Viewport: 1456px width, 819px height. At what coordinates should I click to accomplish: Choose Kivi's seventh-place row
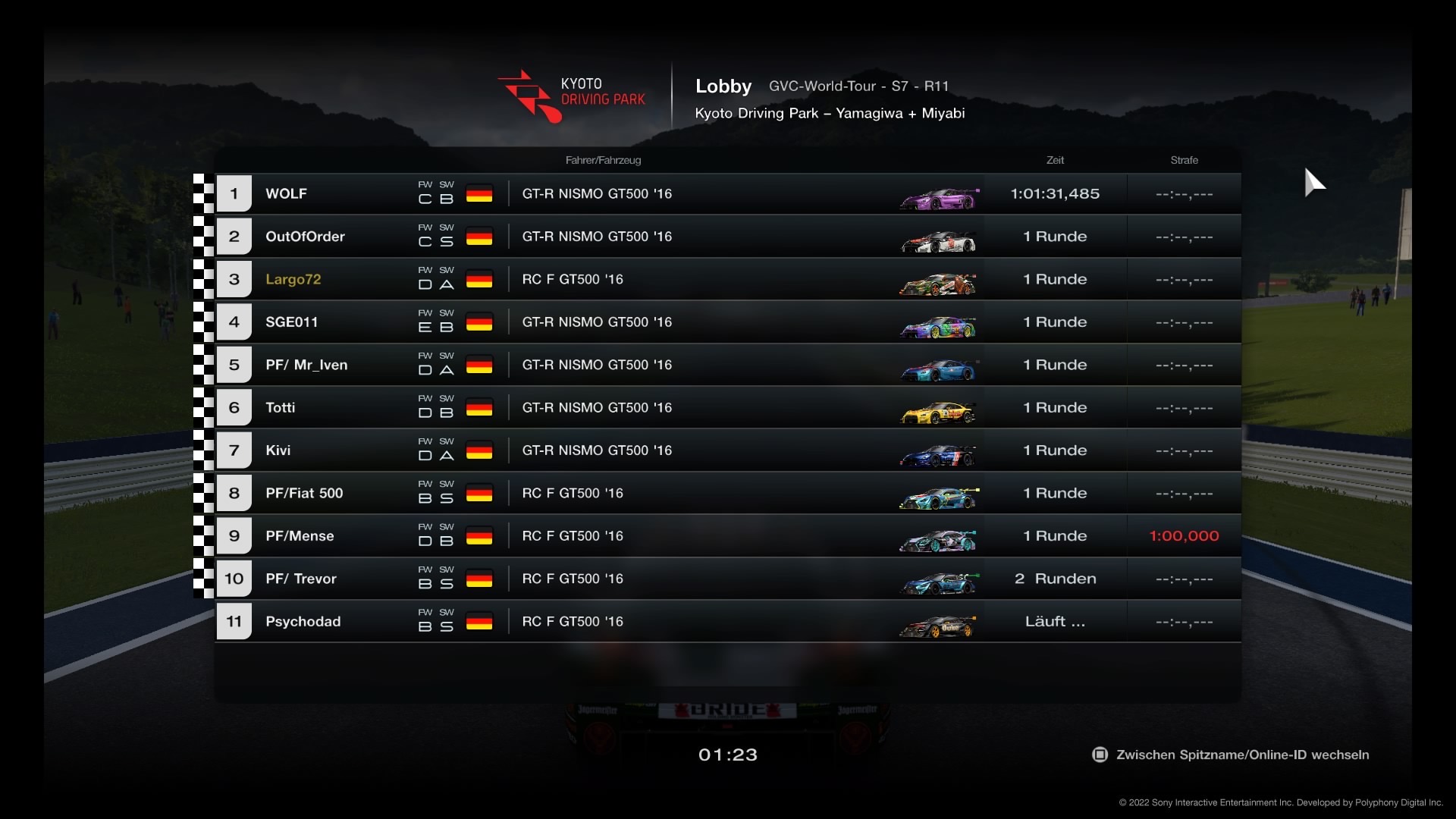pyautogui.click(x=728, y=450)
